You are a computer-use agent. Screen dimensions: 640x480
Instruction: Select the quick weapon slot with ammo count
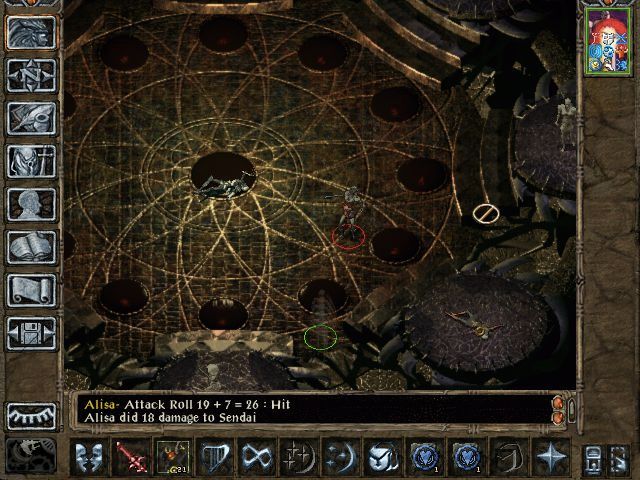173,457
